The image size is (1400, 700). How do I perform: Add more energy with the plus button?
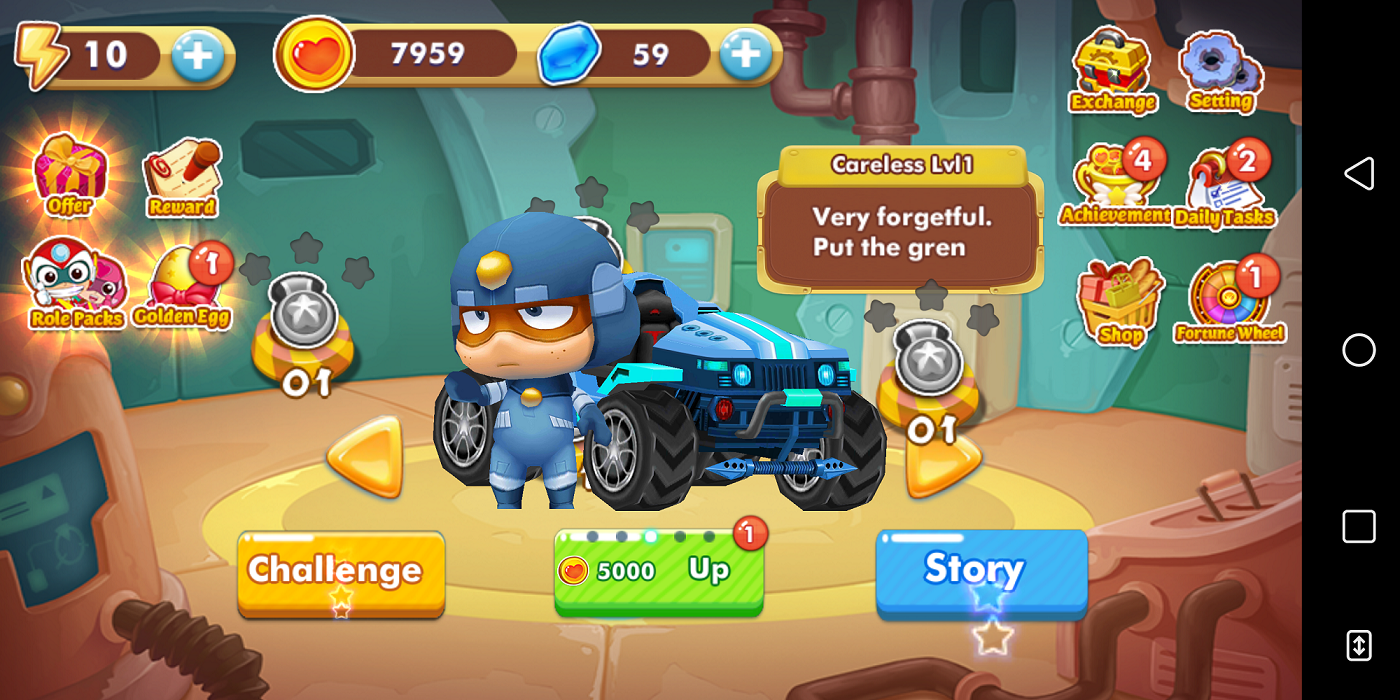coord(198,56)
